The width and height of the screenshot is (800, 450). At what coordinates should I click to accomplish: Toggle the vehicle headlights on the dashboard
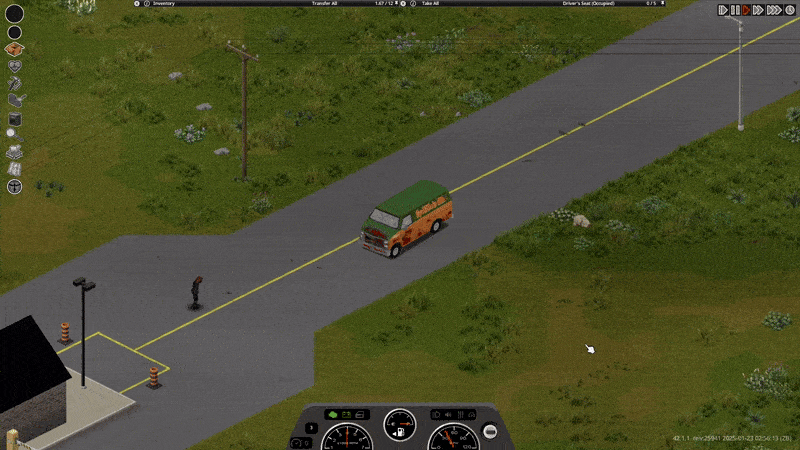point(437,414)
